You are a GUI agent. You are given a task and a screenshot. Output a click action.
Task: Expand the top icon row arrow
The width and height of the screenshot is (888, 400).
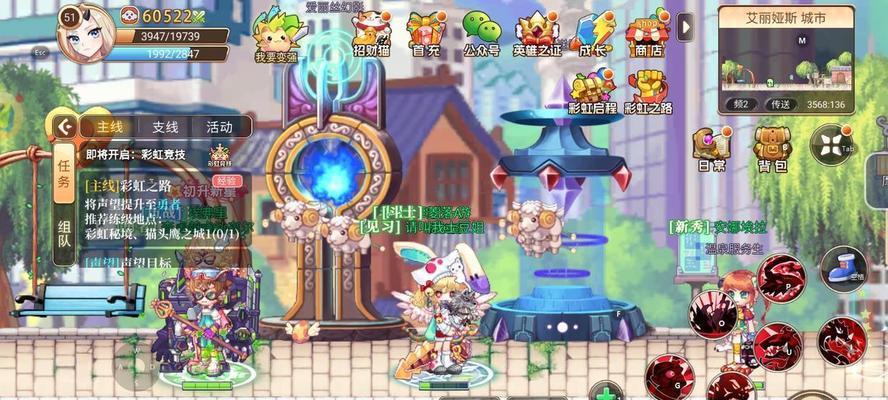(x=685, y=27)
